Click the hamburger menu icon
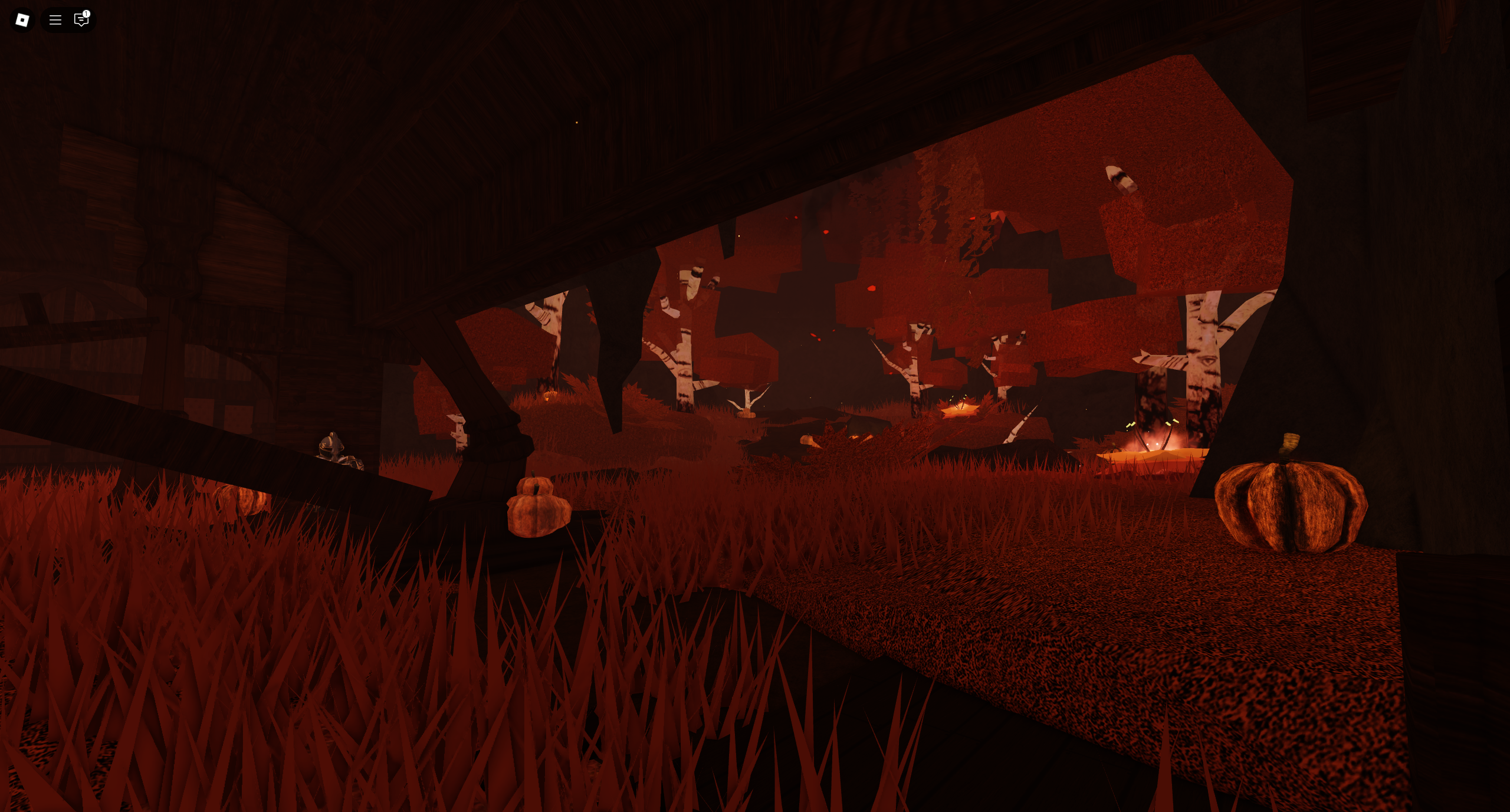The height and width of the screenshot is (812, 1510). click(55, 20)
